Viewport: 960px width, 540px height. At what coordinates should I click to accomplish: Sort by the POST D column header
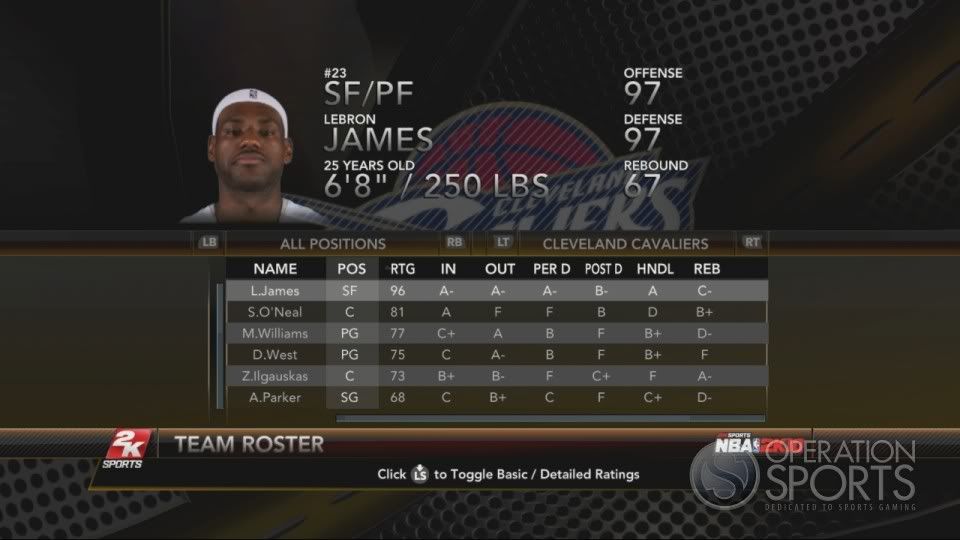click(604, 269)
